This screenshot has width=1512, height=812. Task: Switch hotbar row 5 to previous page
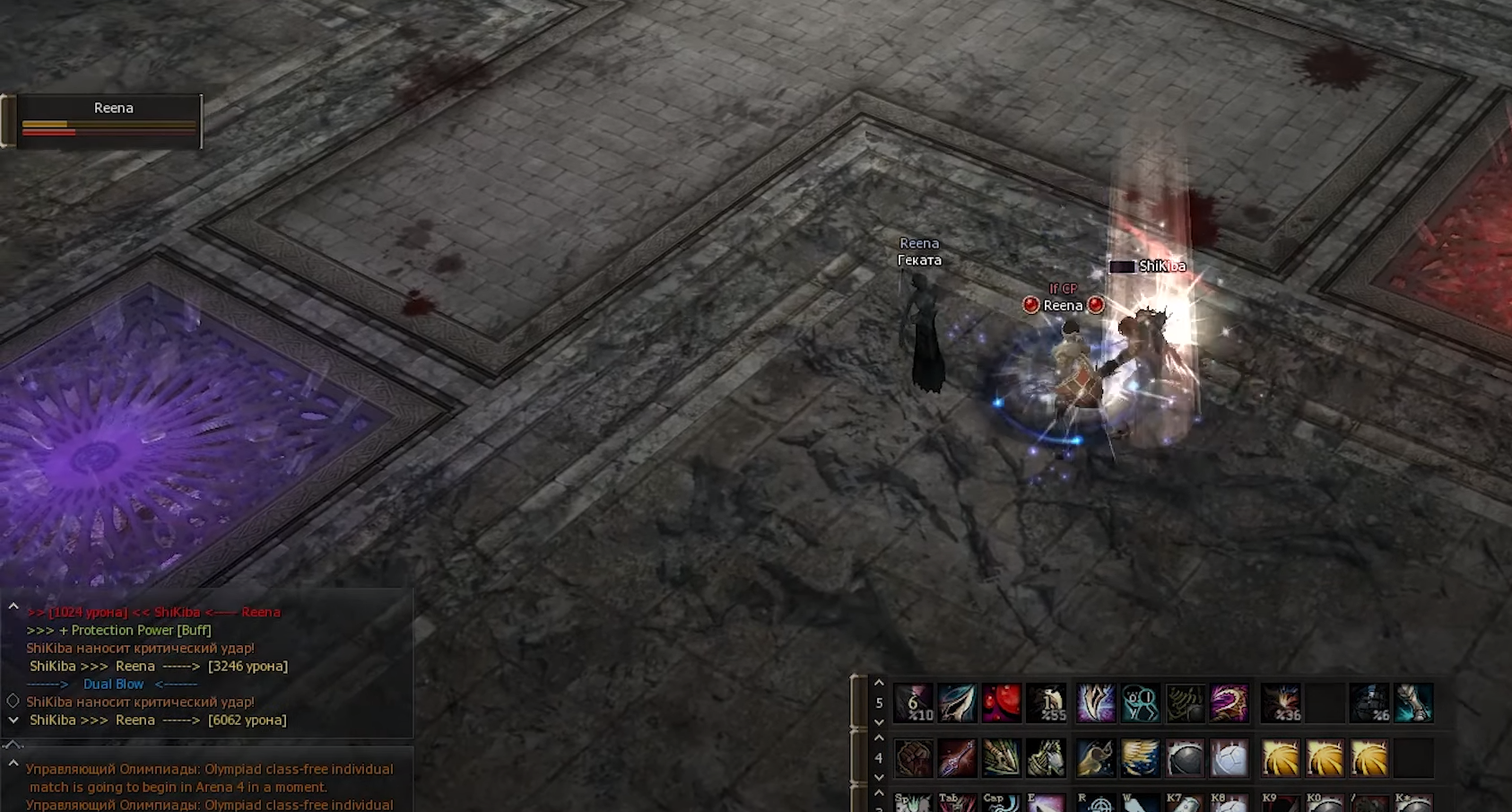(879, 684)
